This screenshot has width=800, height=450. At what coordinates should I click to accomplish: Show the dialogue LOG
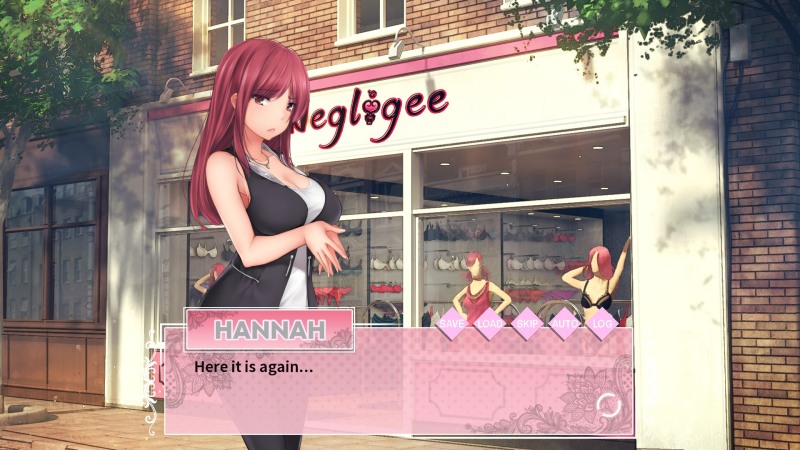click(x=601, y=324)
